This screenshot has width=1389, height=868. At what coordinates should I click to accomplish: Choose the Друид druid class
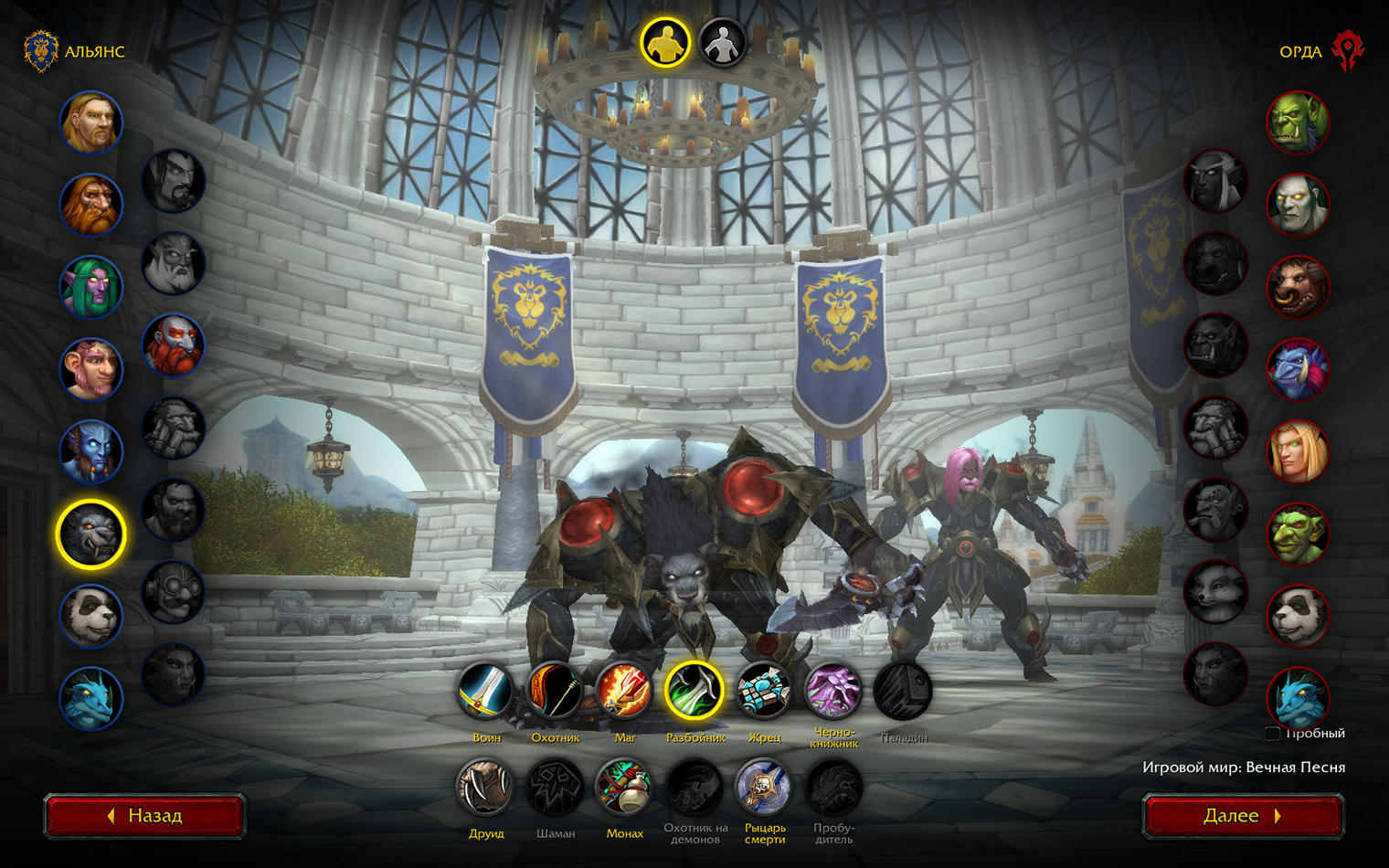(485, 788)
